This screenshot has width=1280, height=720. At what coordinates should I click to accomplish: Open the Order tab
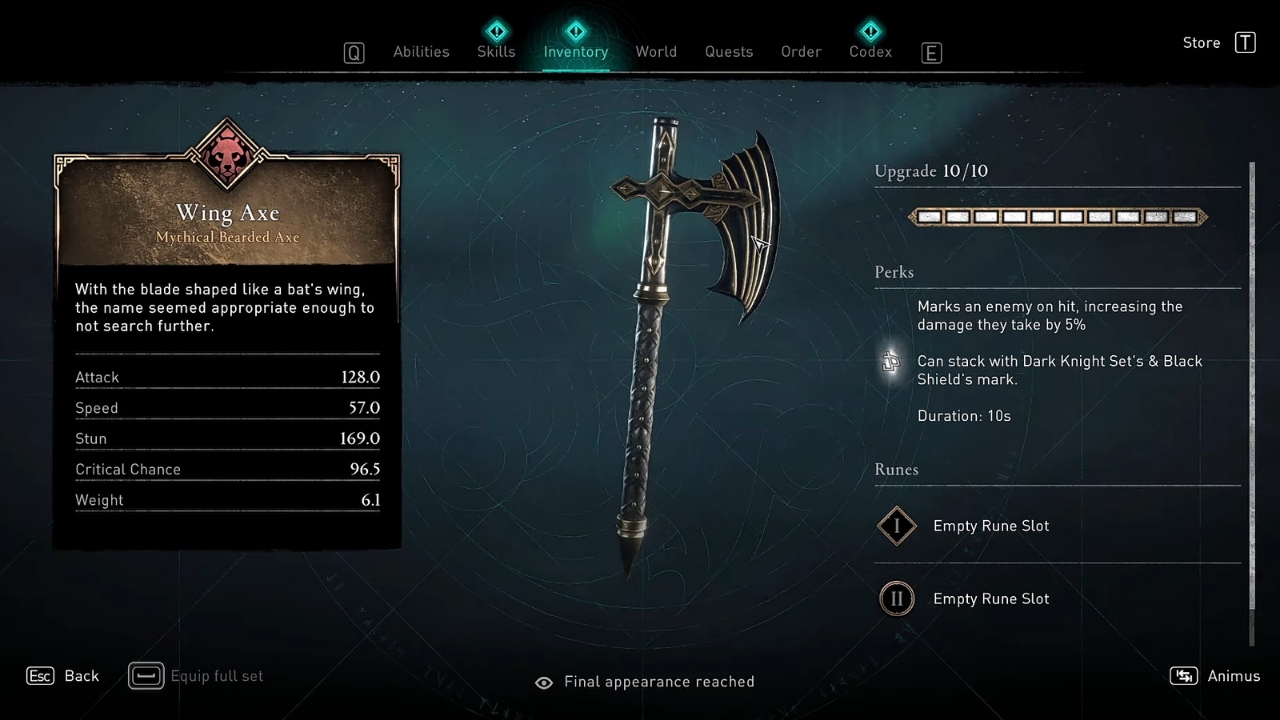(801, 52)
